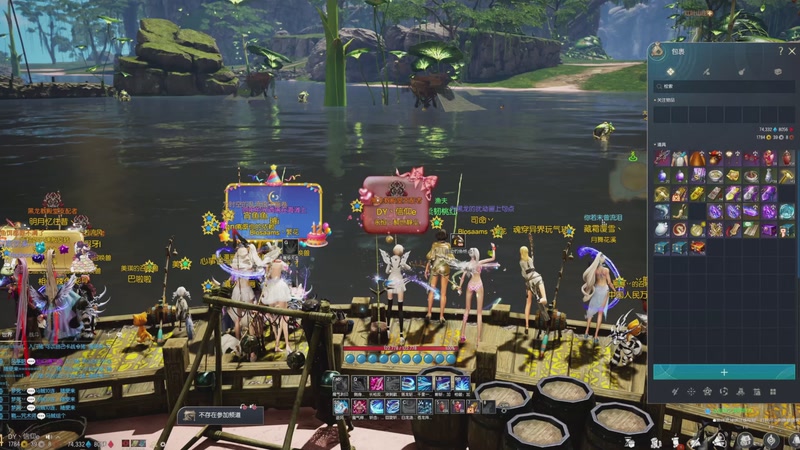Click the broom icon under the bag

point(675,391)
